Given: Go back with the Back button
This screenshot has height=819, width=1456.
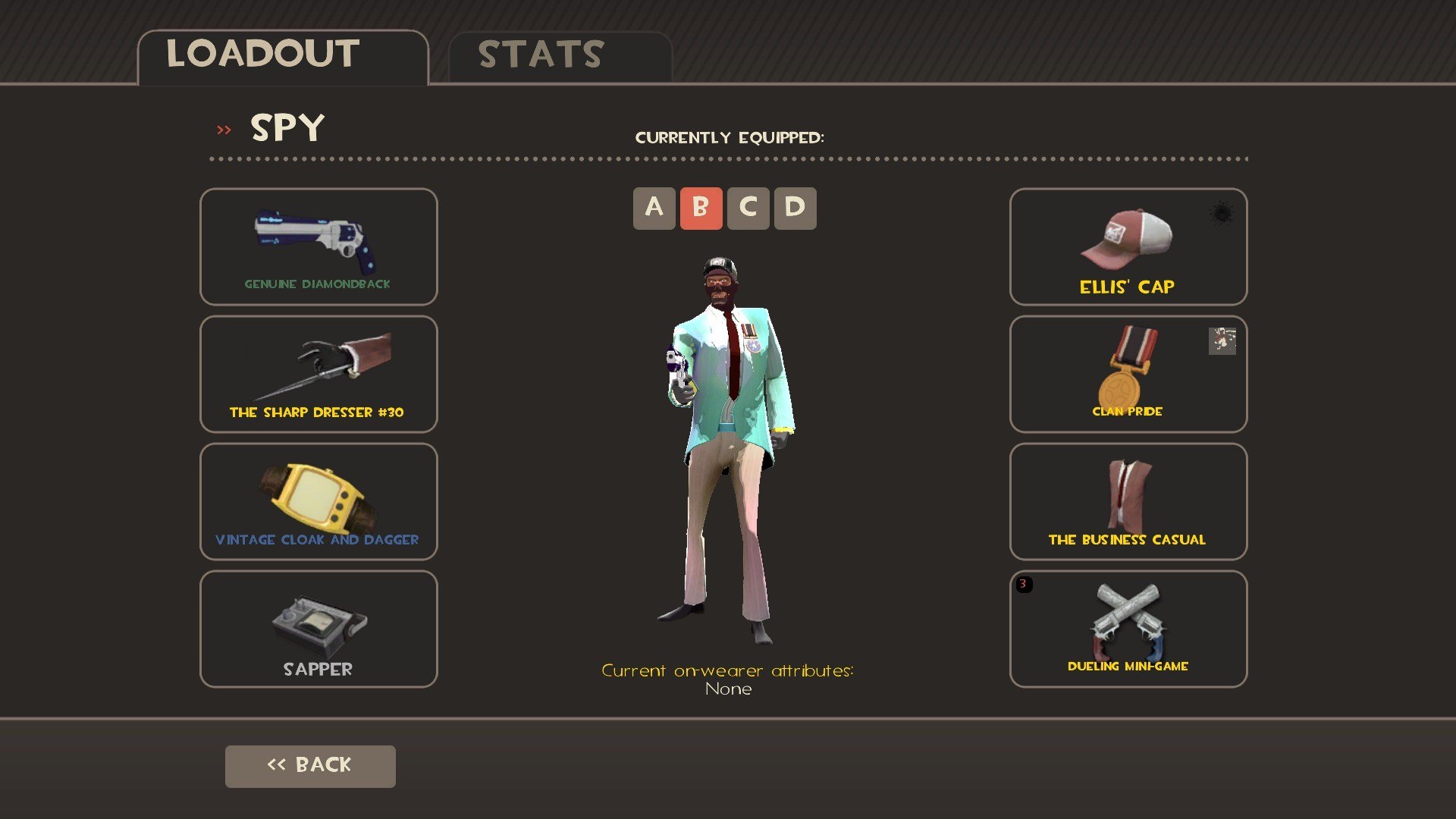Looking at the screenshot, I should pos(310,766).
